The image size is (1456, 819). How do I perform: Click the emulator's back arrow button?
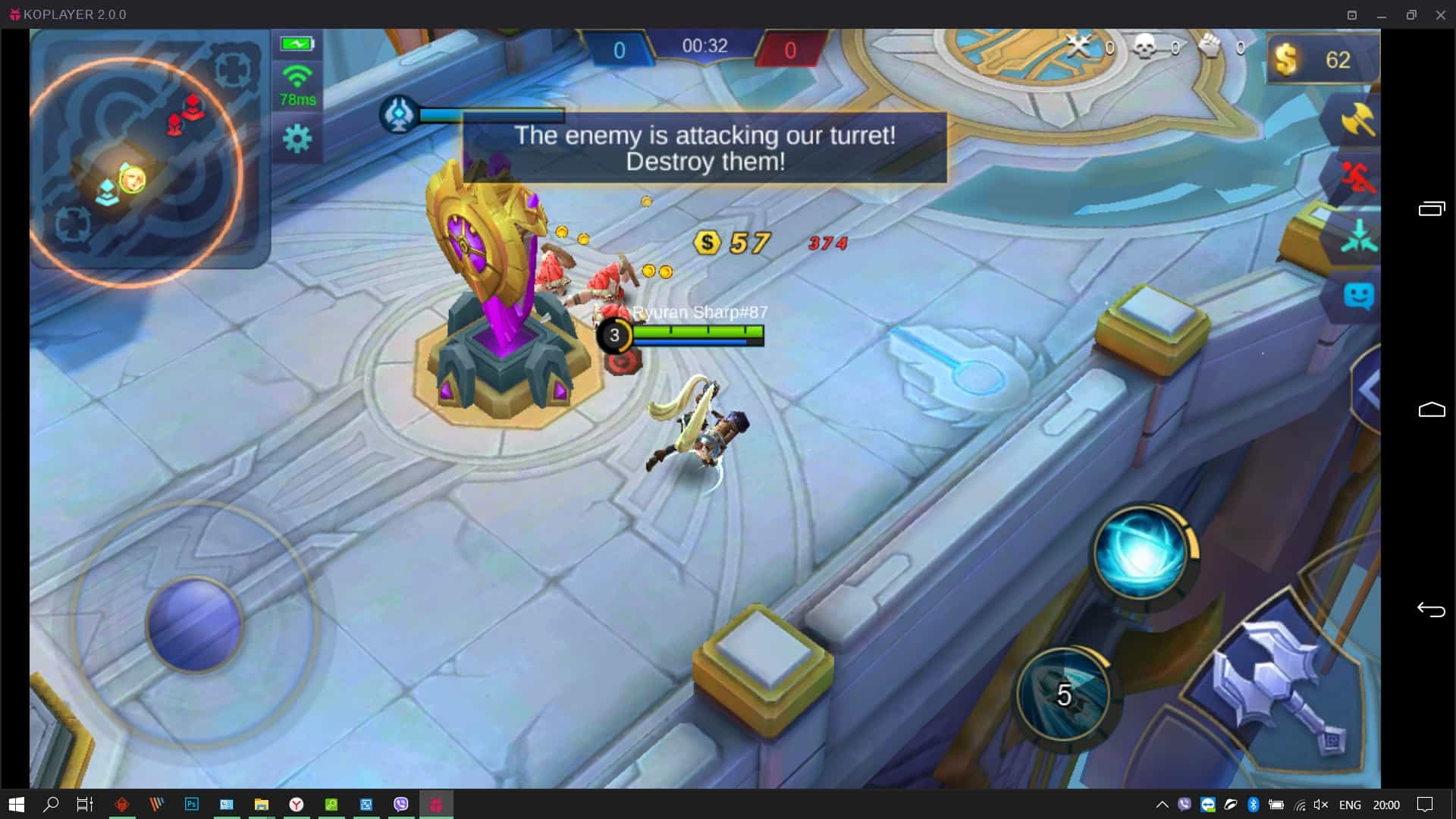(1431, 610)
